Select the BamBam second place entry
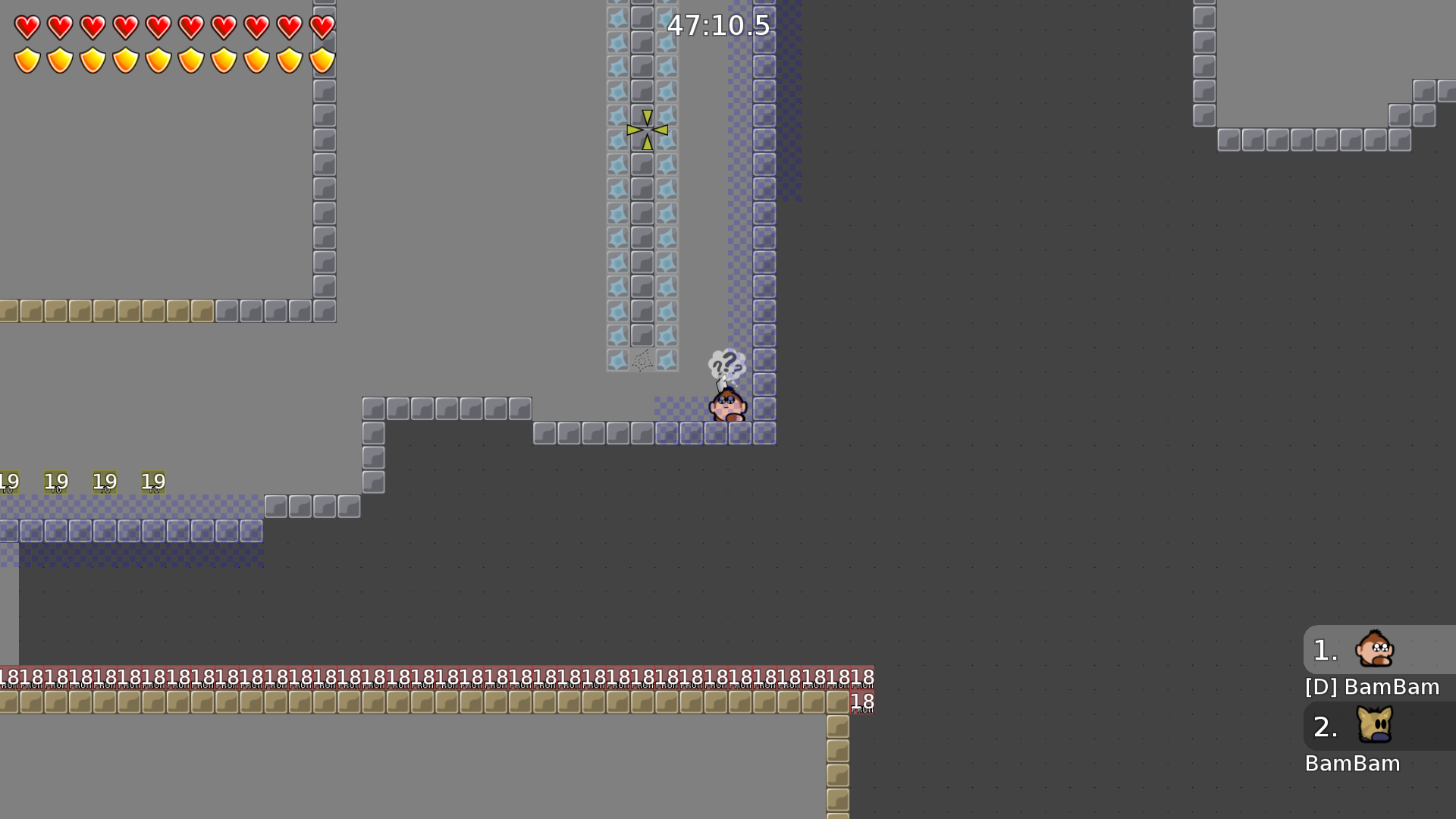Viewport: 1456px width, 819px height. 1353,764
